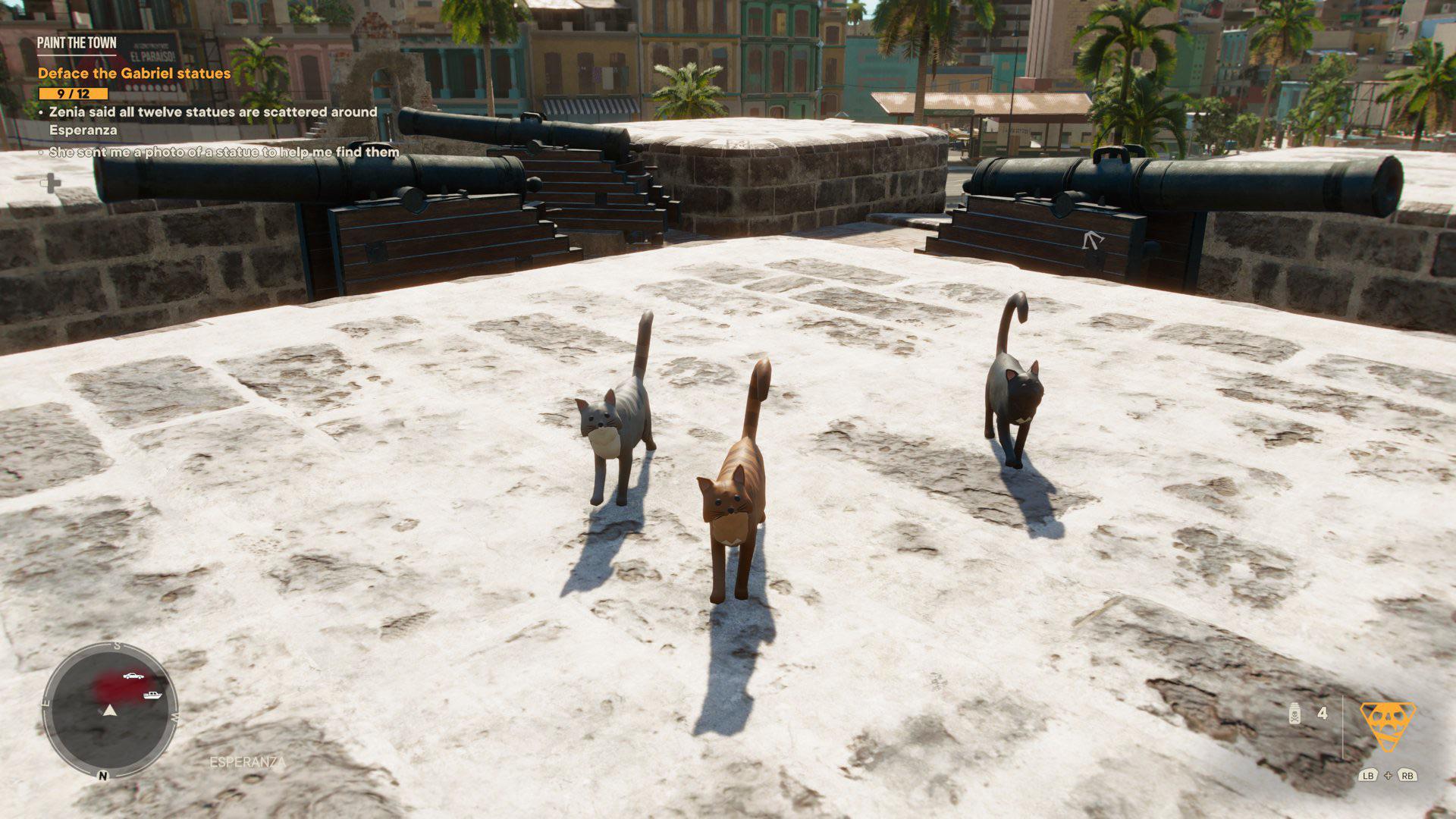Click the compass needle in the minimap center
The image size is (1456, 819).
(x=111, y=709)
